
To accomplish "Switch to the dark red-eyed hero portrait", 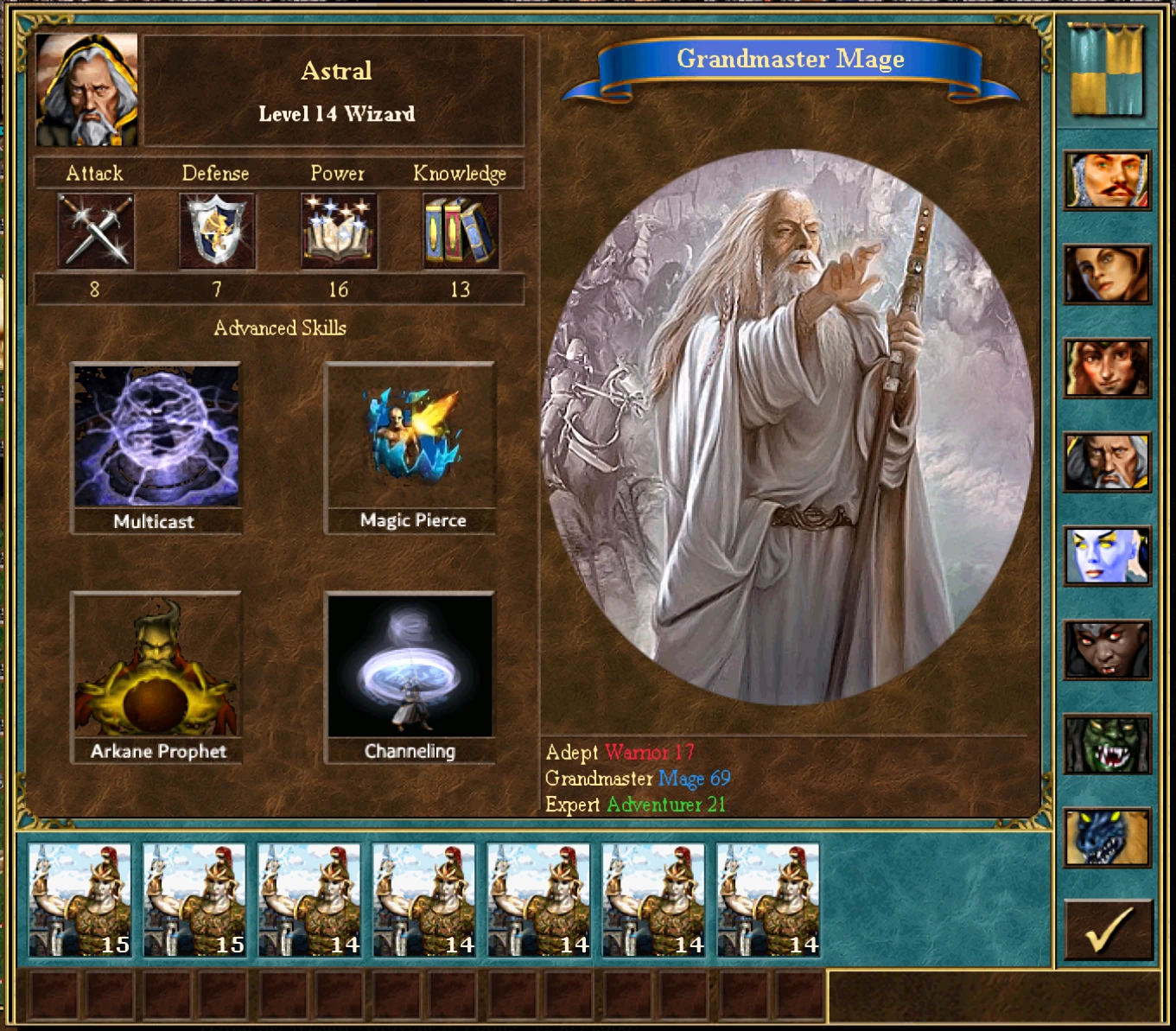I will pos(1107,650).
